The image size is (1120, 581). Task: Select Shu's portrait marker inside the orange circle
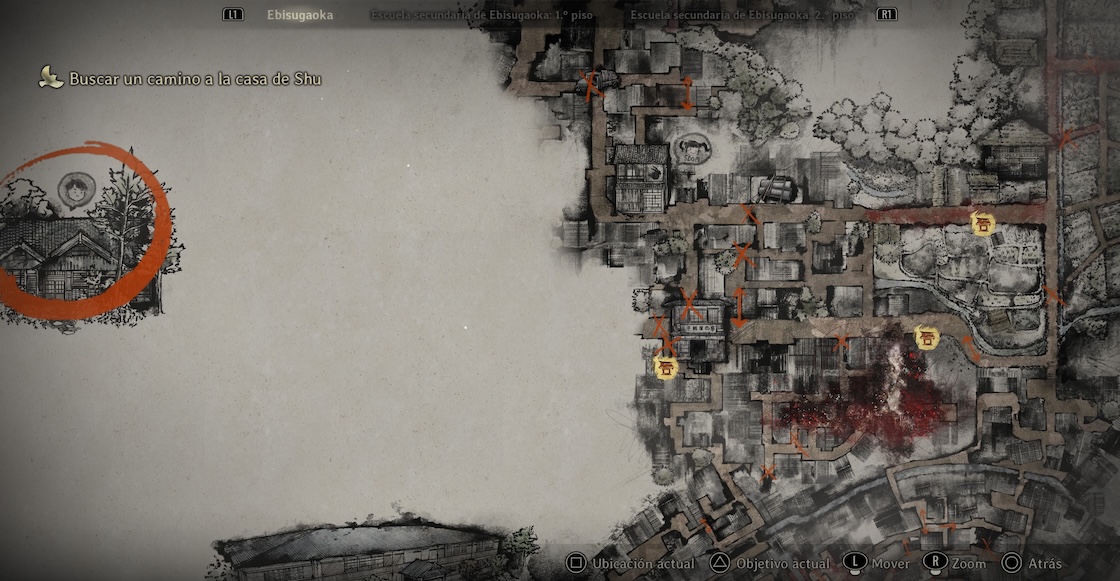76,188
